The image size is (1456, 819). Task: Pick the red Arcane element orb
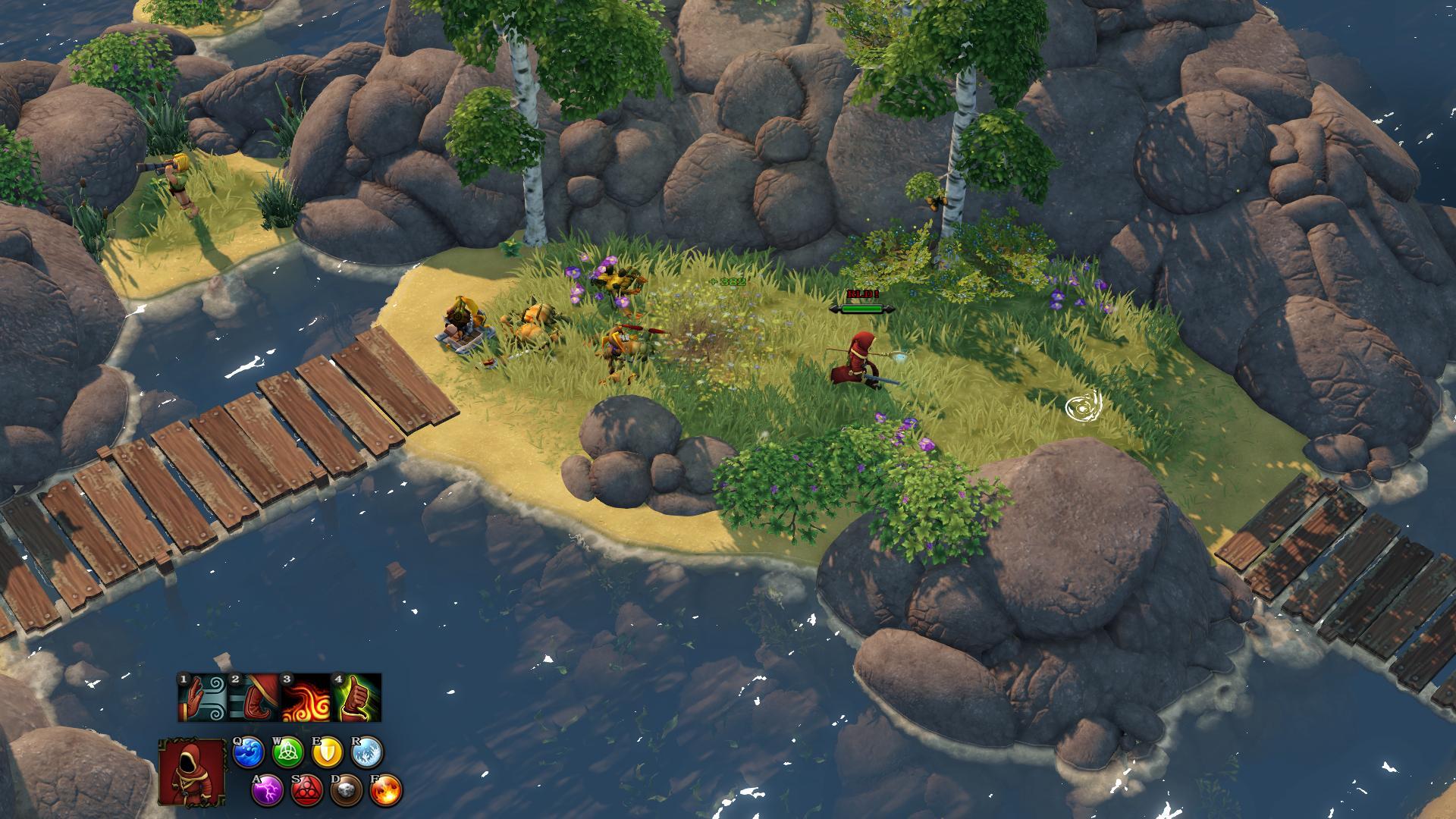coord(307,791)
